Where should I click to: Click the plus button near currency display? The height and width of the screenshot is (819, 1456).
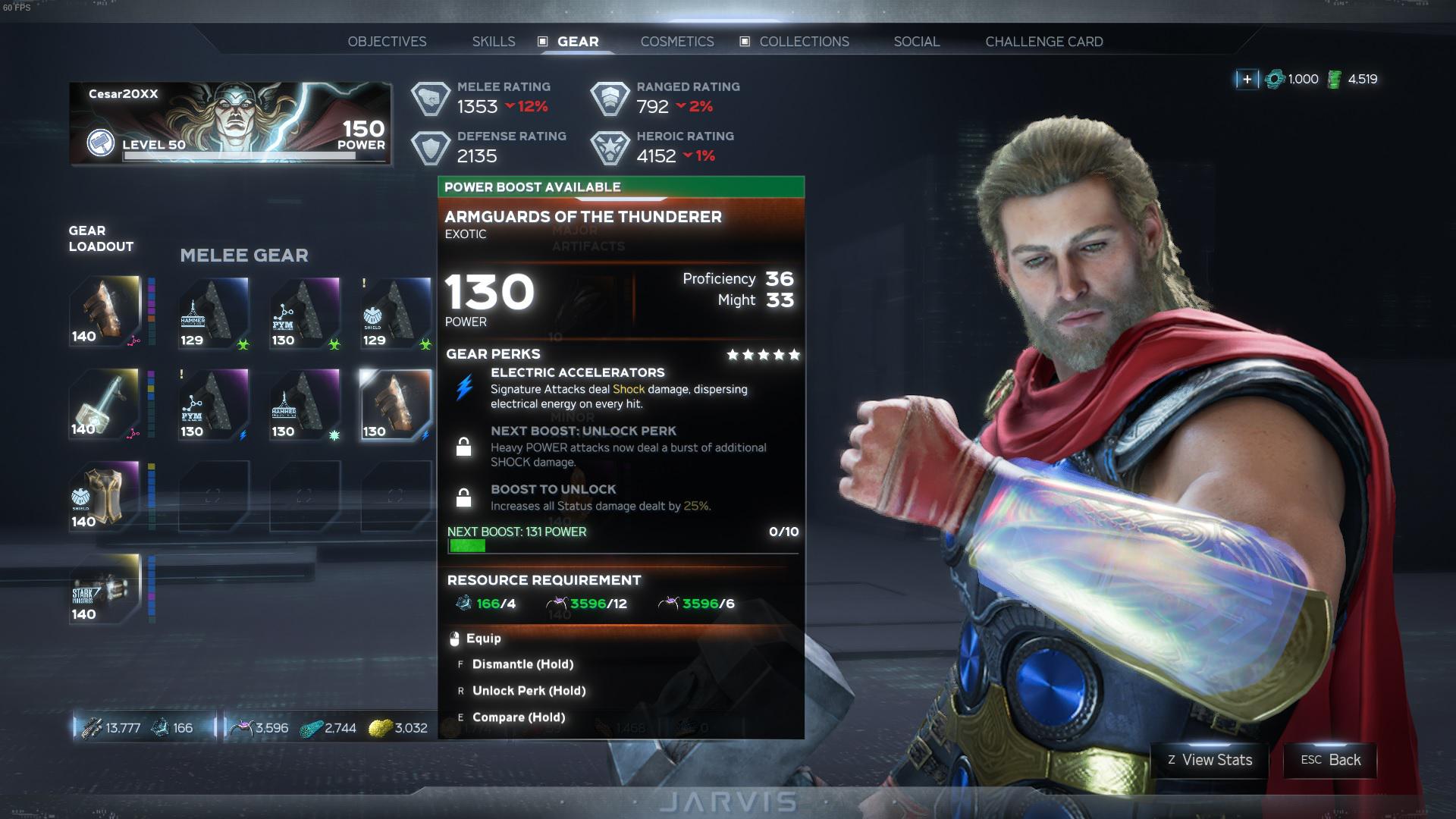coord(1246,78)
